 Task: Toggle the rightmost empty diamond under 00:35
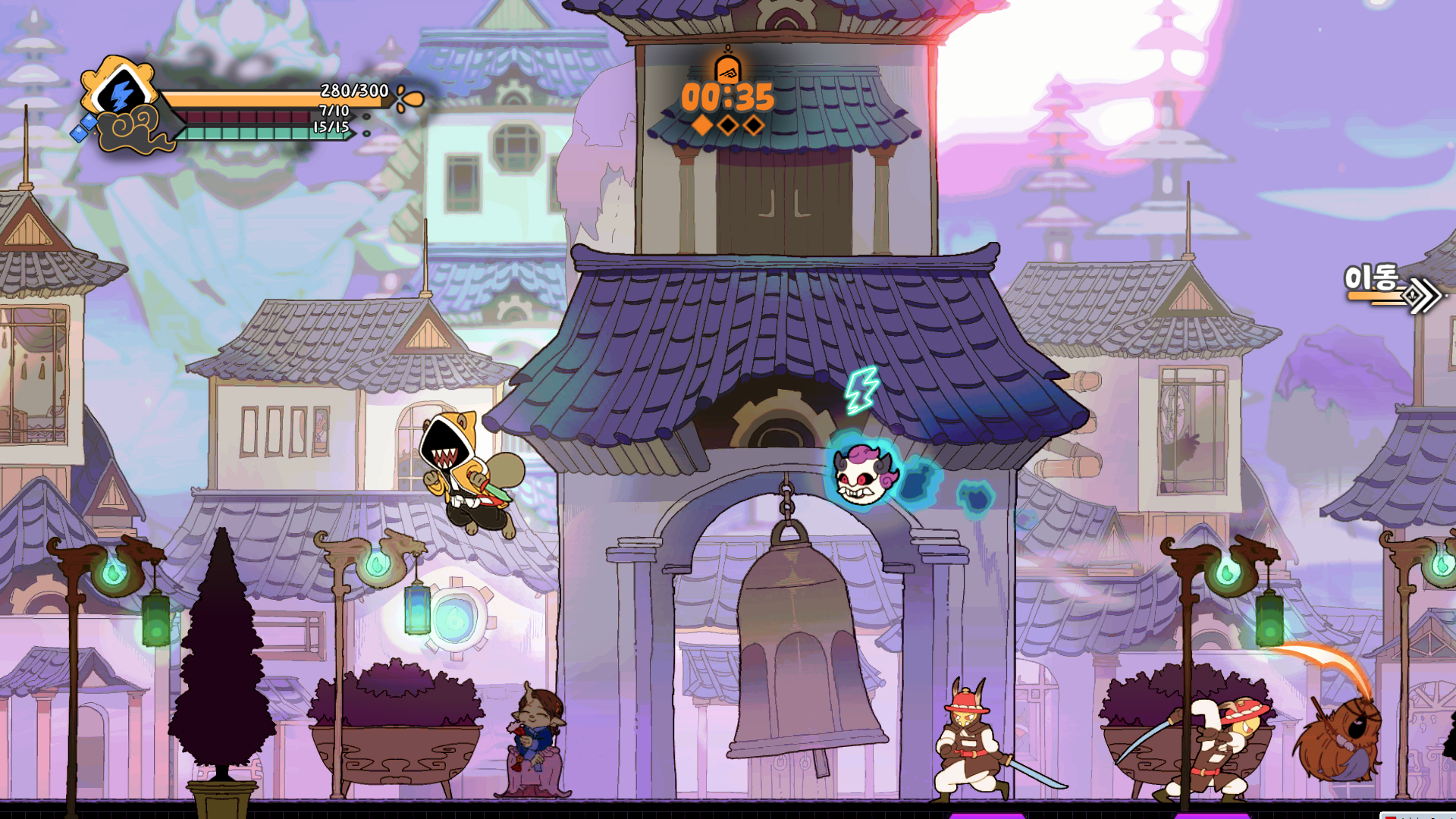tap(753, 125)
